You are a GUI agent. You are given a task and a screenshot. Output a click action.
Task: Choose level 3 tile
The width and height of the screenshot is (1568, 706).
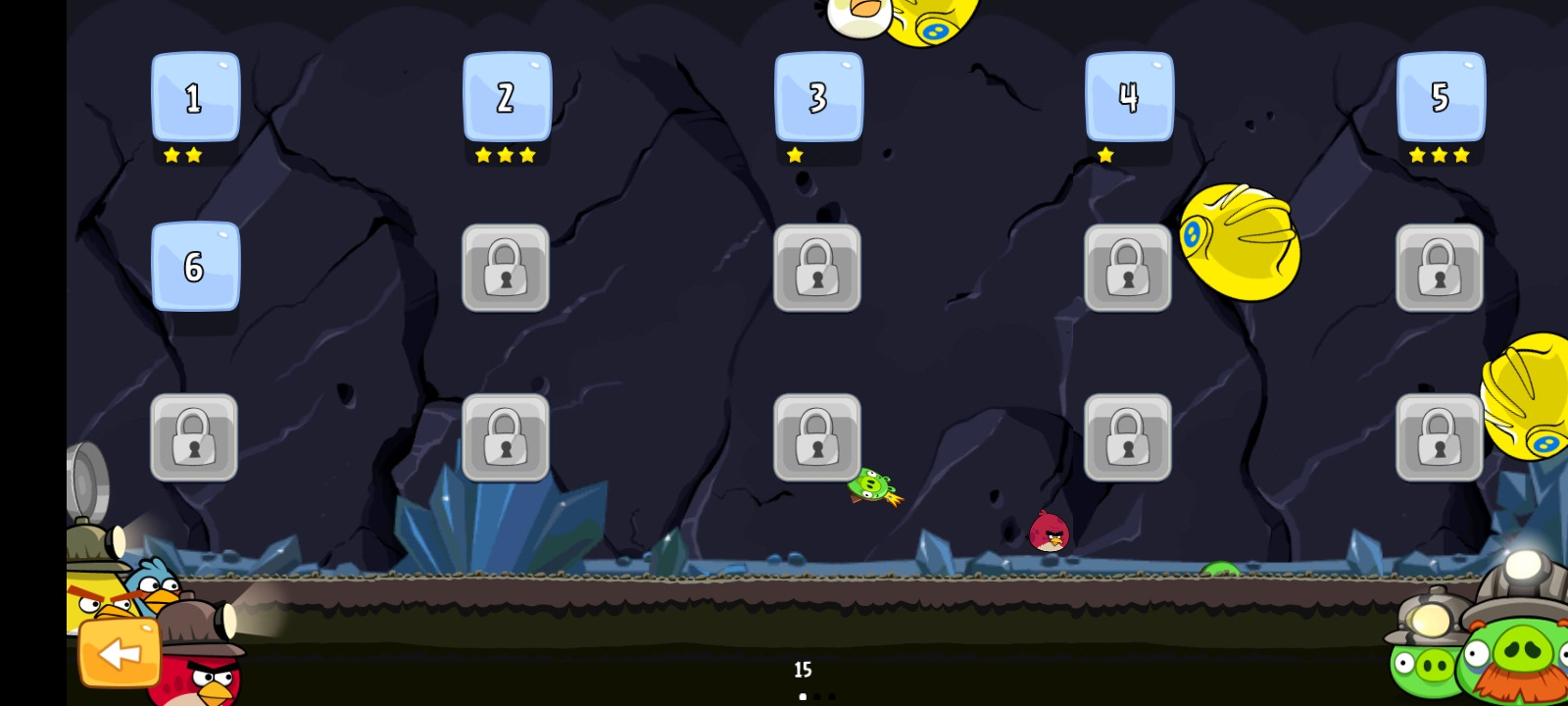[x=818, y=97]
